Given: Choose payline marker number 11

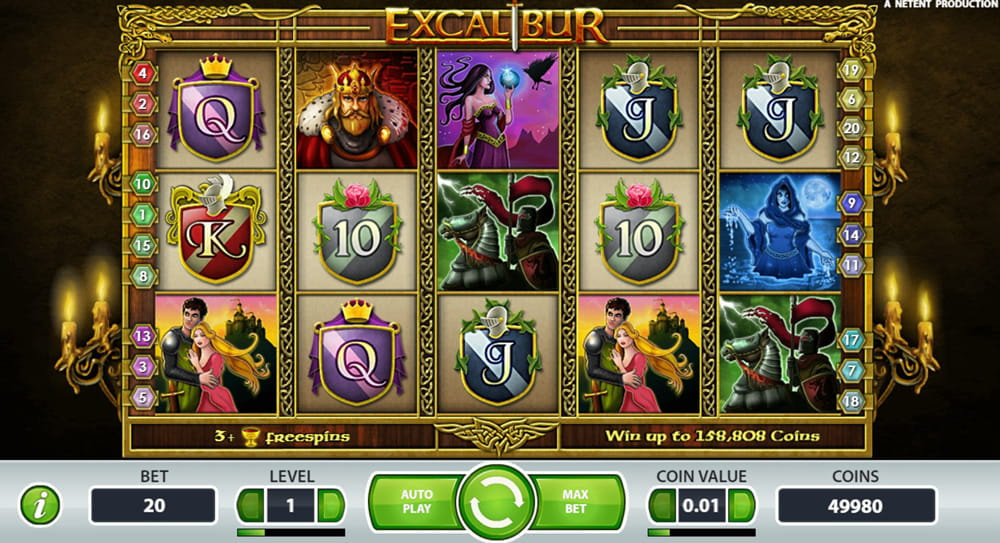Looking at the screenshot, I should click(852, 265).
